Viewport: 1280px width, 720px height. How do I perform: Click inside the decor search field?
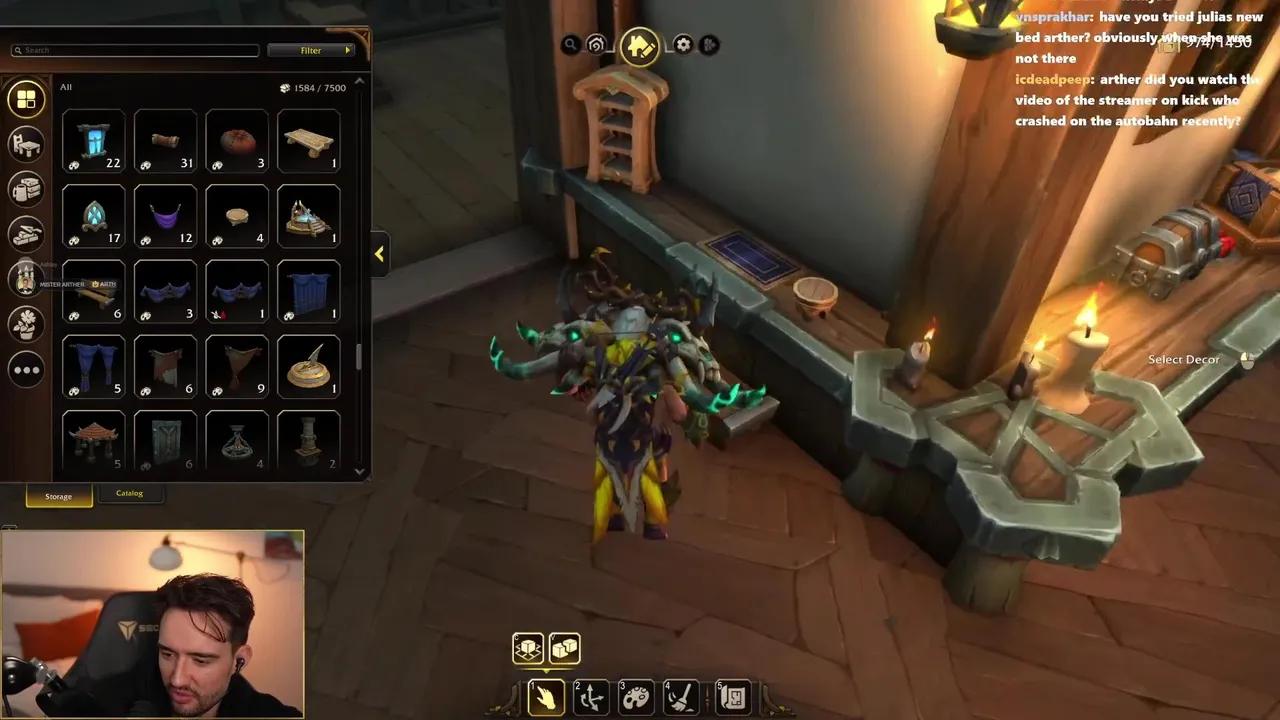[x=135, y=49]
